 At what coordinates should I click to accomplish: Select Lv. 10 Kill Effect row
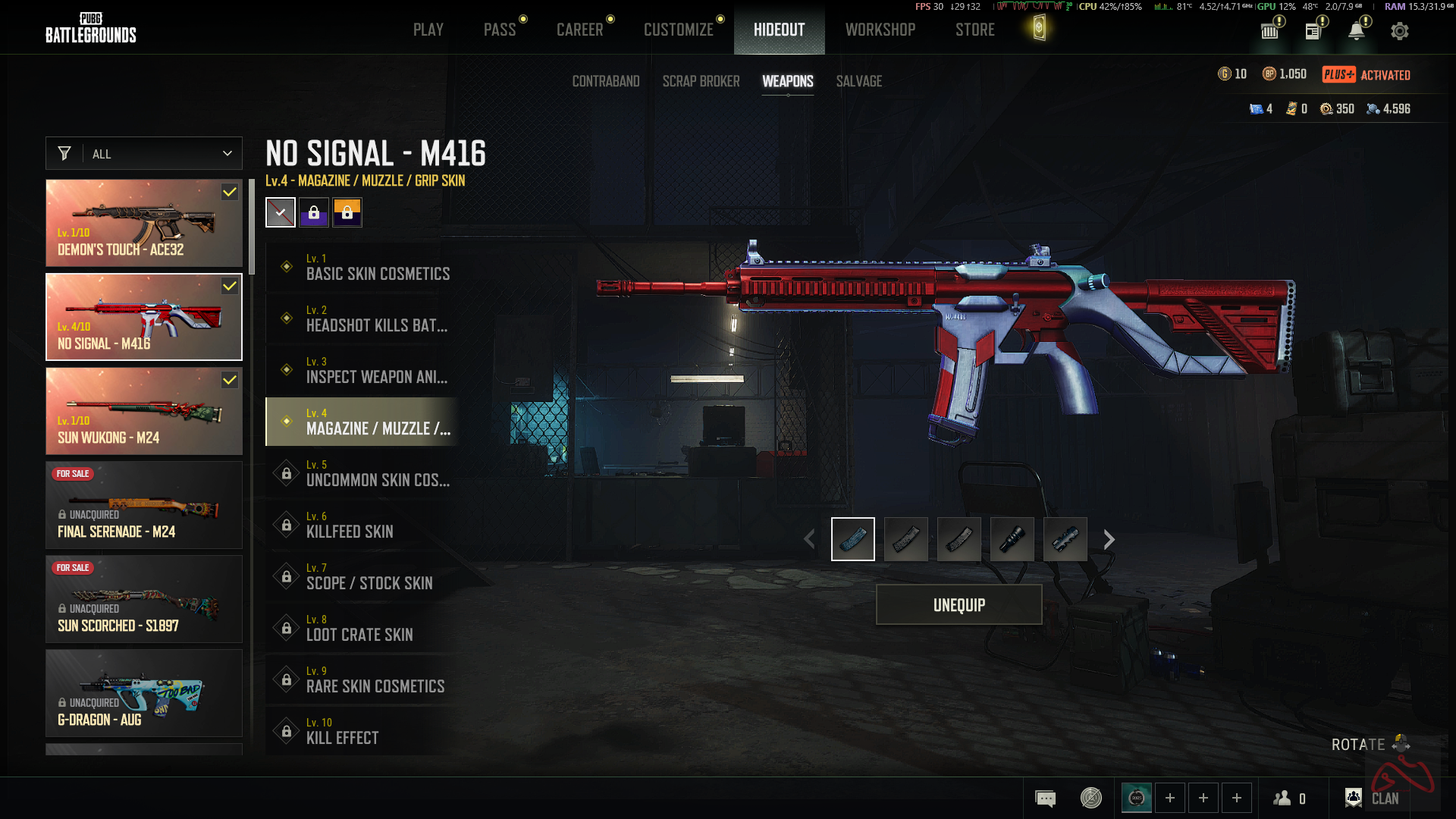(362, 731)
